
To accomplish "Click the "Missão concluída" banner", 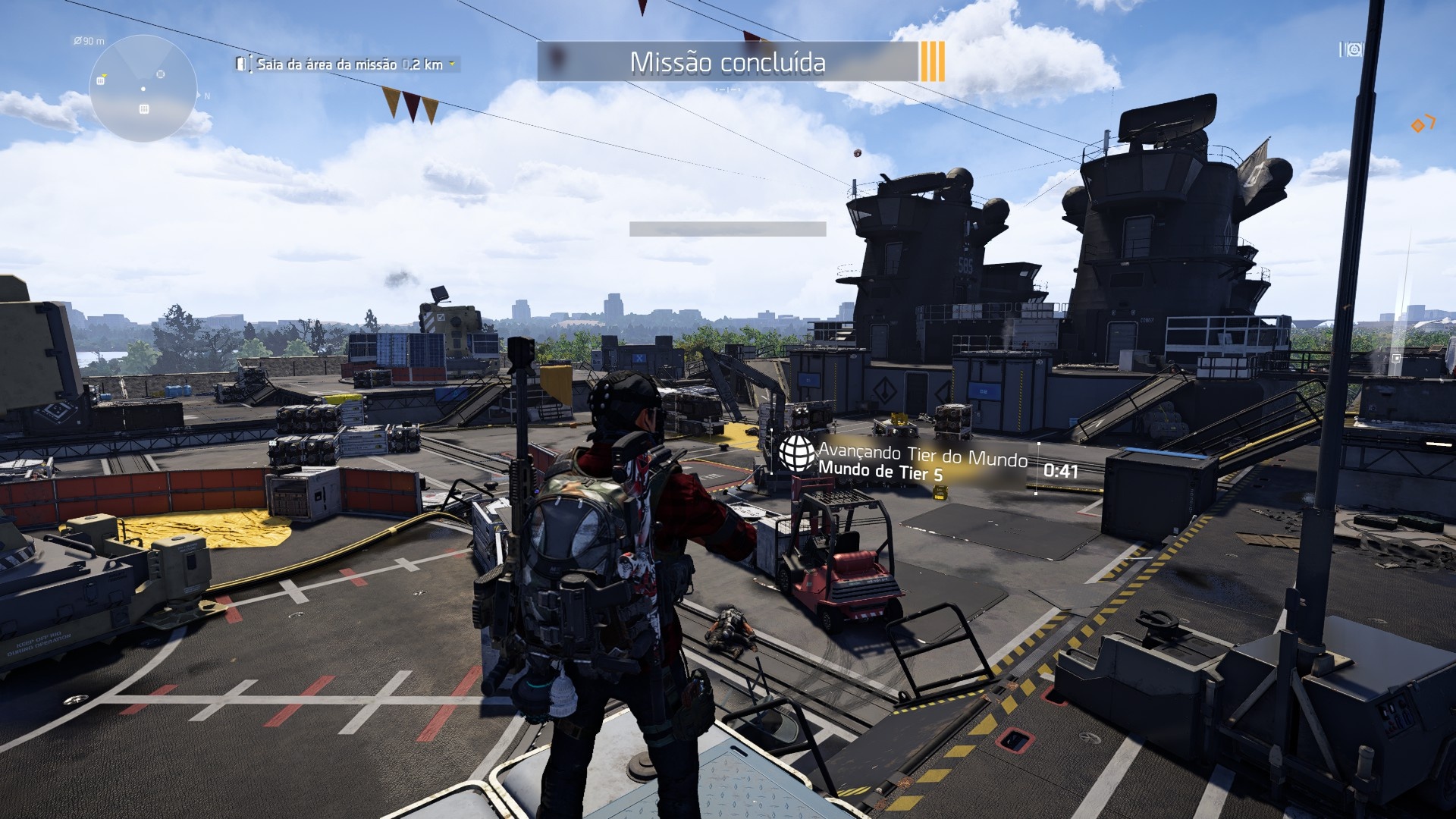I will click(727, 62).
